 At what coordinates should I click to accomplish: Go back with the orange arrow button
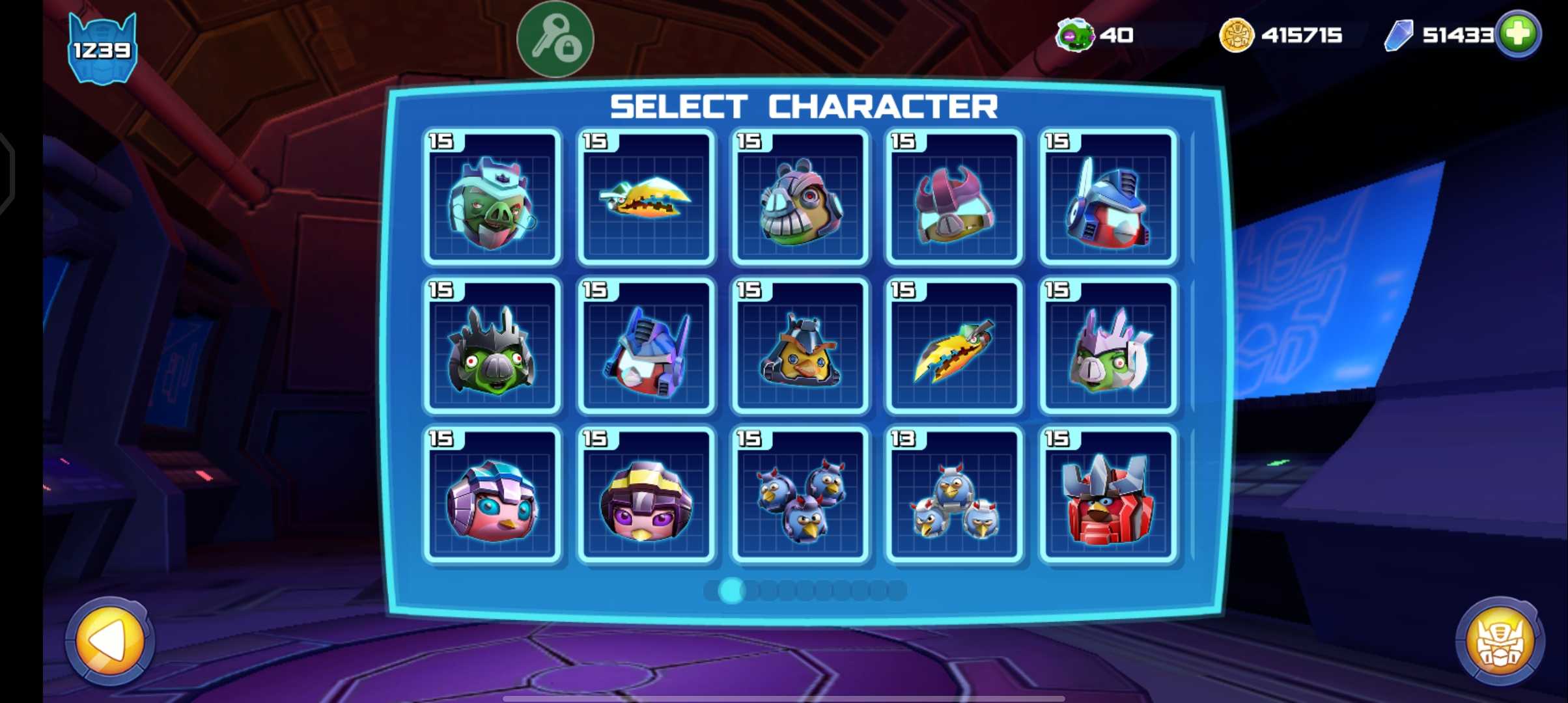pyautogui.click(x=110, y=641)
